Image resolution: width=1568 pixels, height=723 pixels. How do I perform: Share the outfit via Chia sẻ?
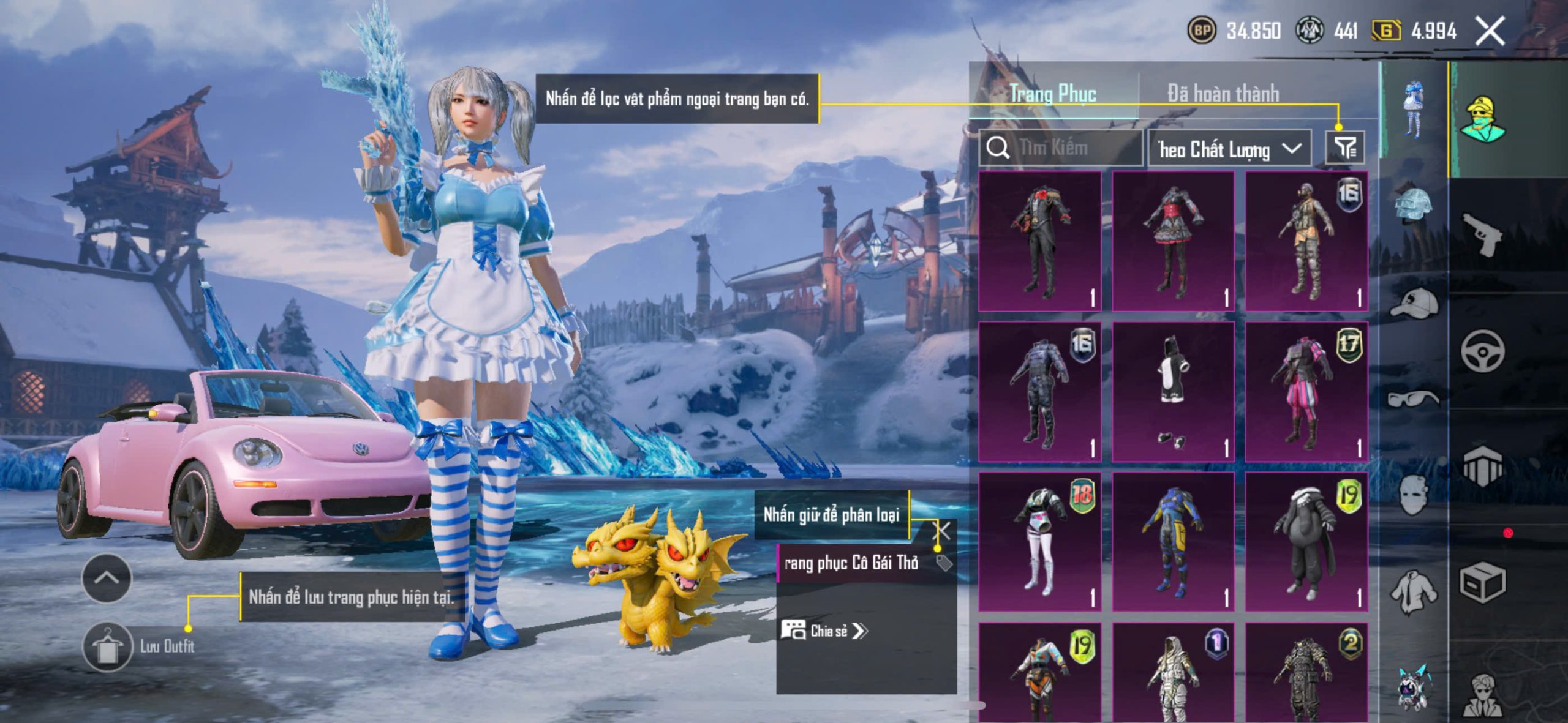[824, 631]
